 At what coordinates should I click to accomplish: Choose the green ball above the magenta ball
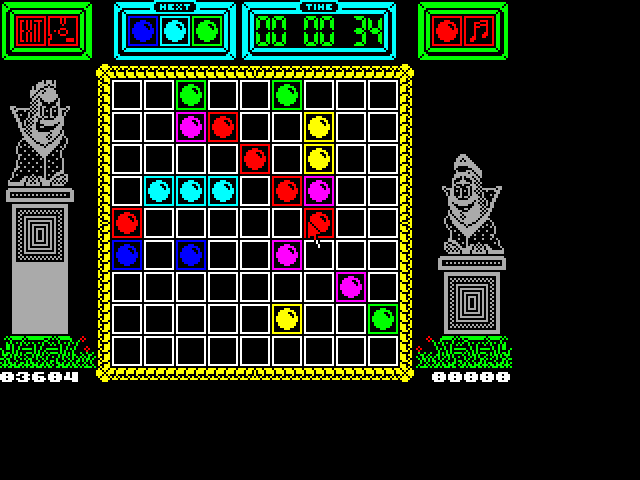point(191,95)
